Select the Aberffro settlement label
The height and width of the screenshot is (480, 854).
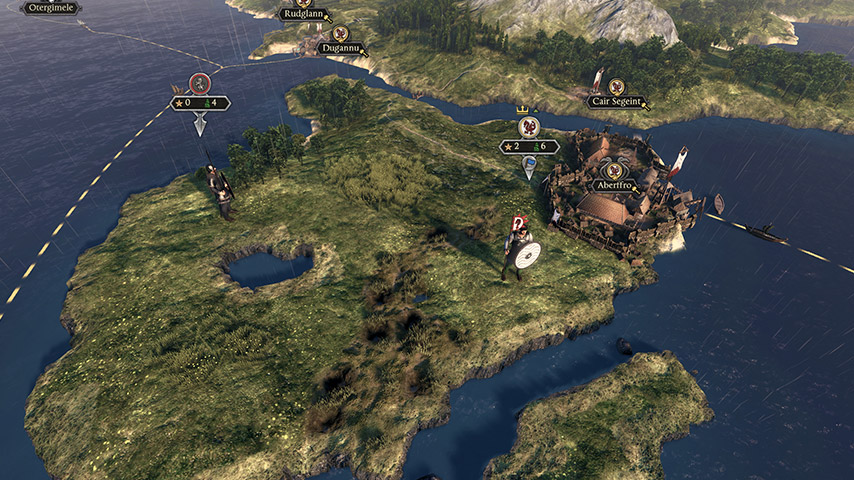(x=615, y=185)
